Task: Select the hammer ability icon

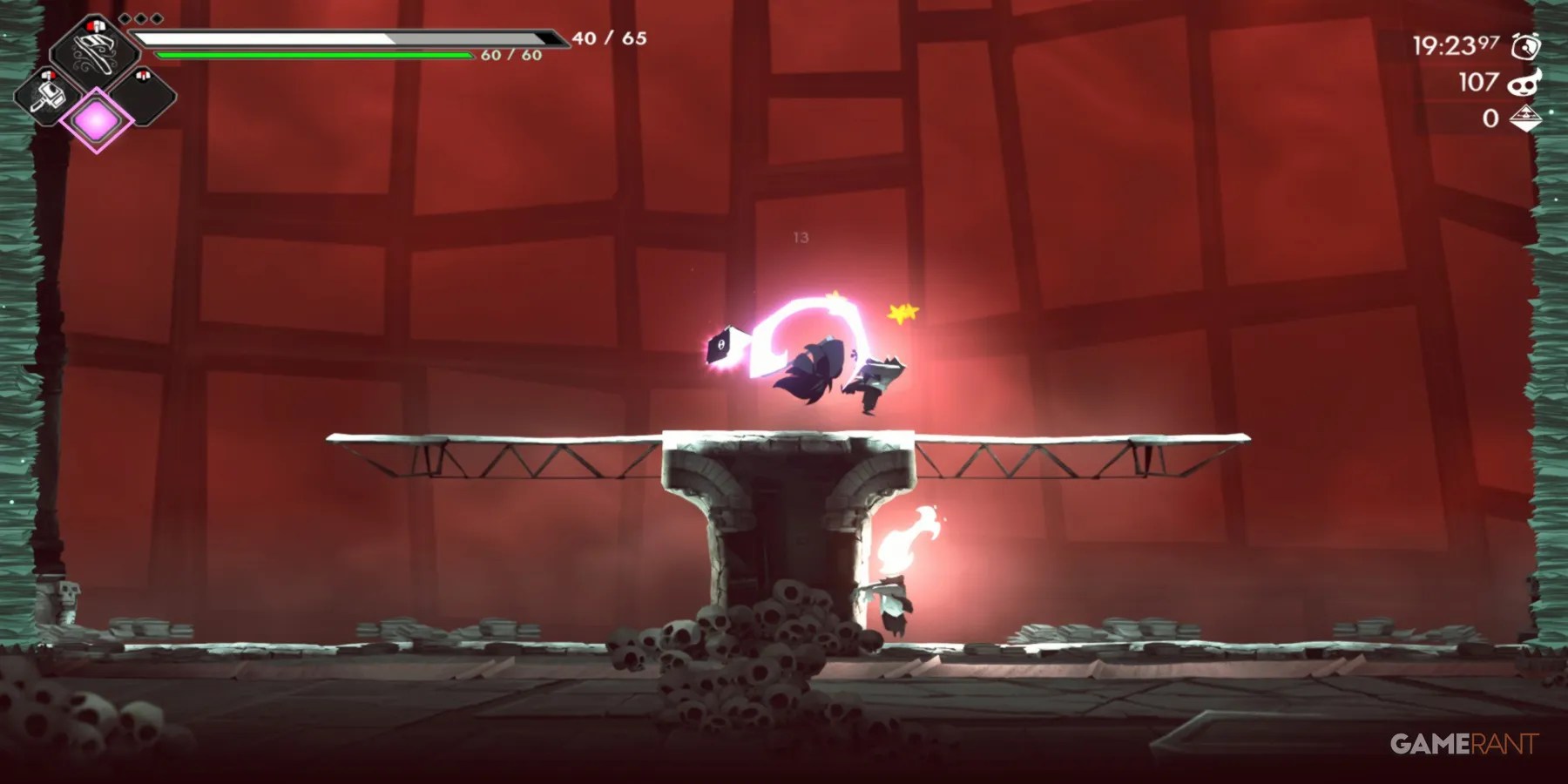Action: [48, 97]
